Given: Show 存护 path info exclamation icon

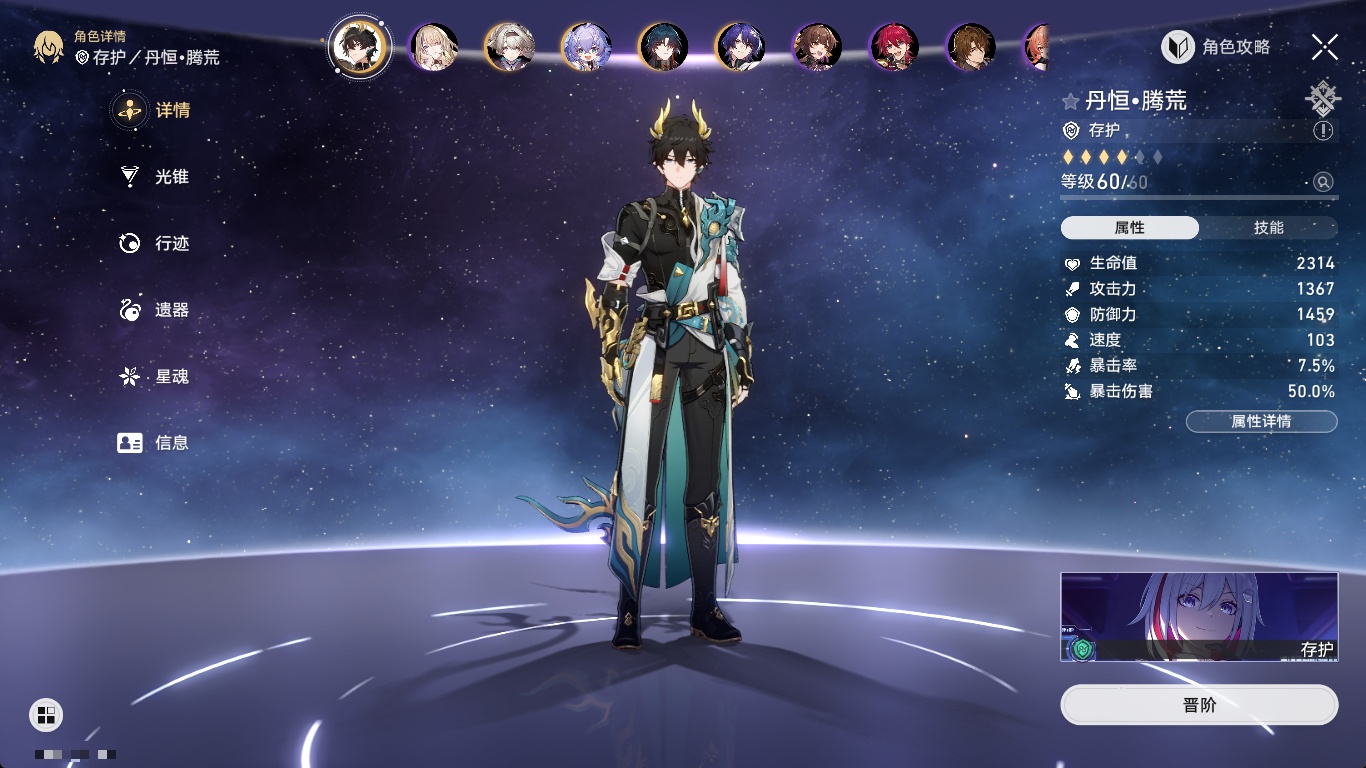Looking at the screenshot, I should point(1323,131).
